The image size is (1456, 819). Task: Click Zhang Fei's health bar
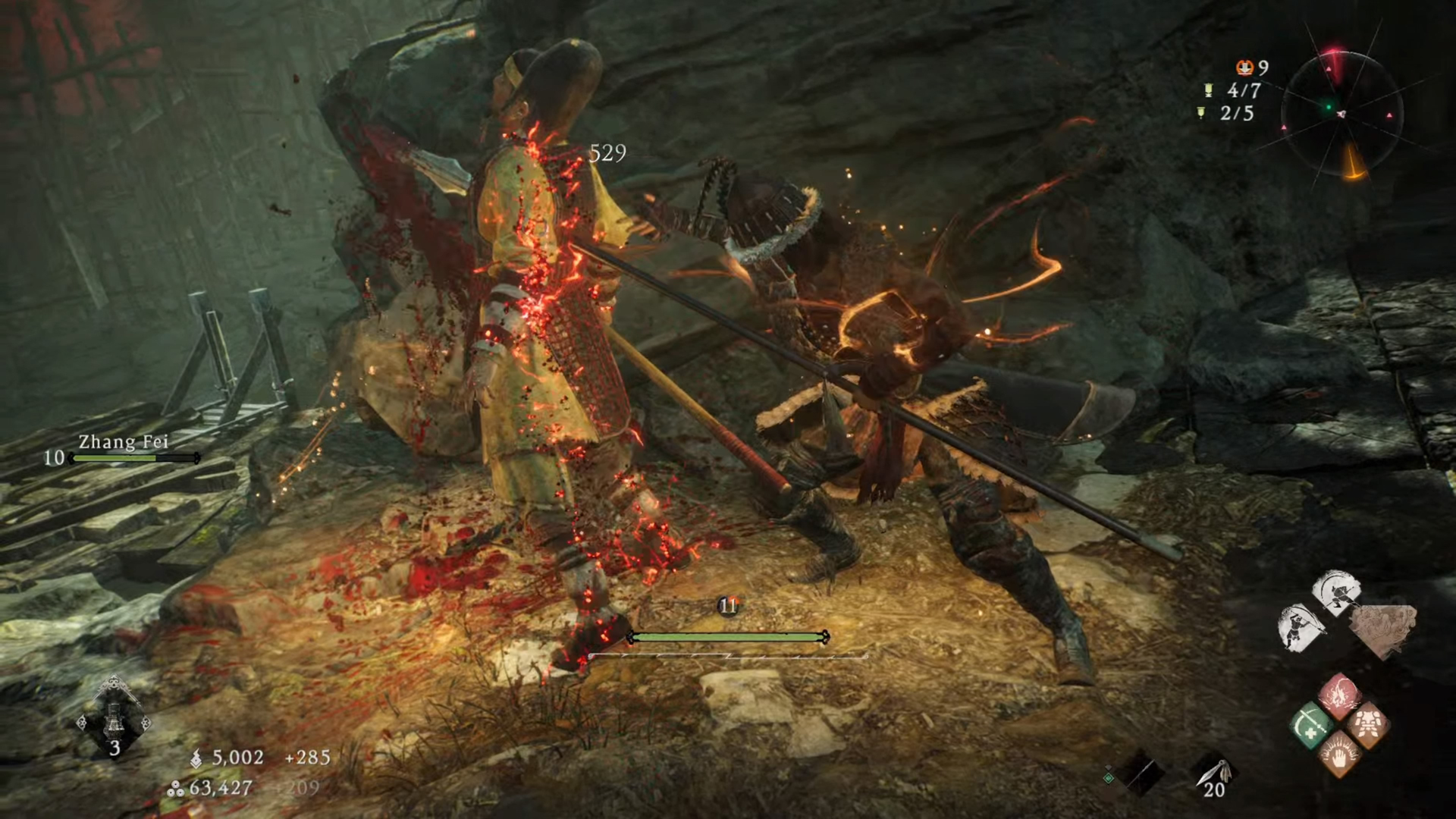(133, 459)
